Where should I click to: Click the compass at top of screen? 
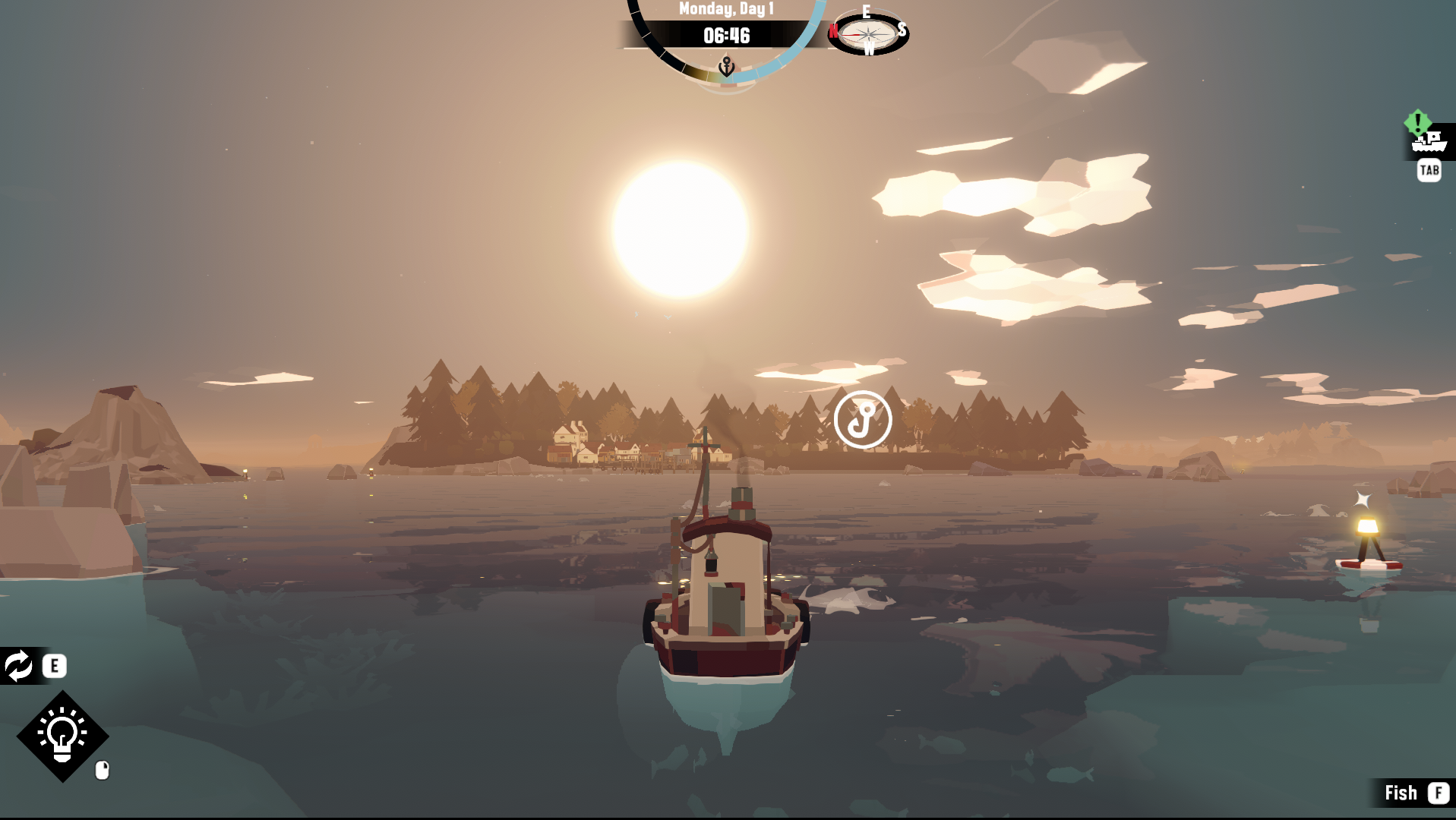click(868, 33)
